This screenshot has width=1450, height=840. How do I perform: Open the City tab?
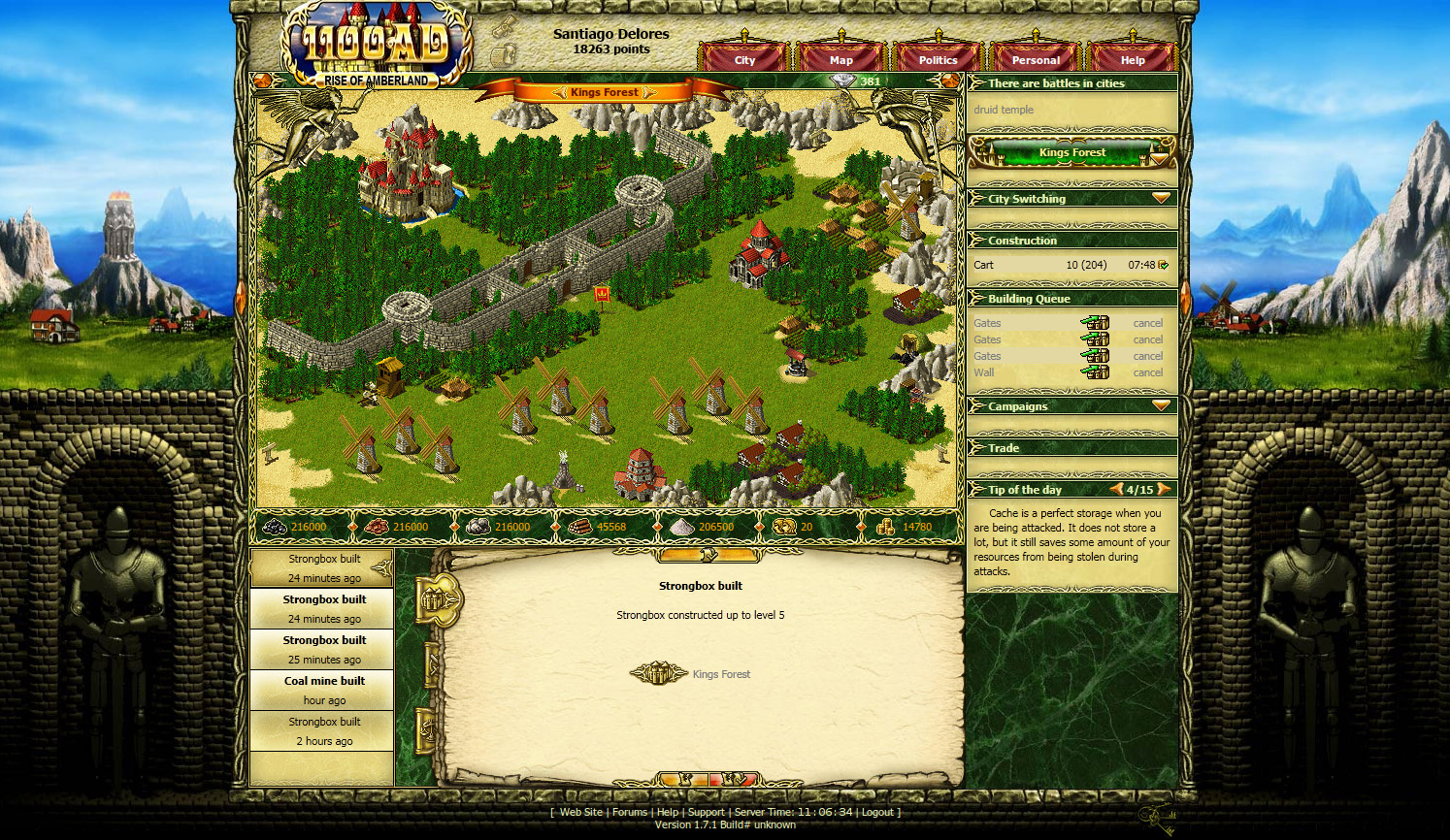click(x=744, y=60)
